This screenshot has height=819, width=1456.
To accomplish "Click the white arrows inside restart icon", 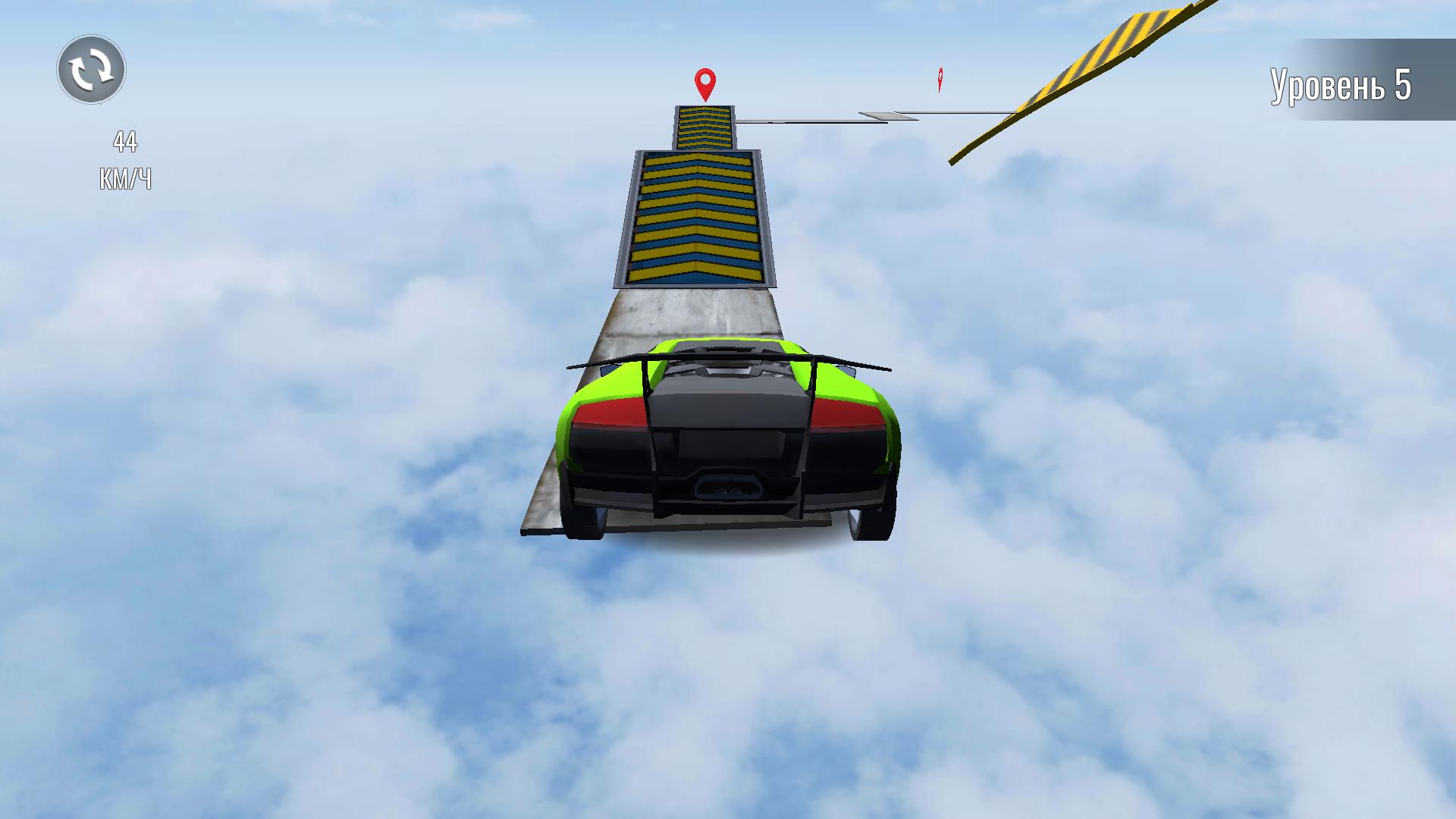I will point(91,69).
